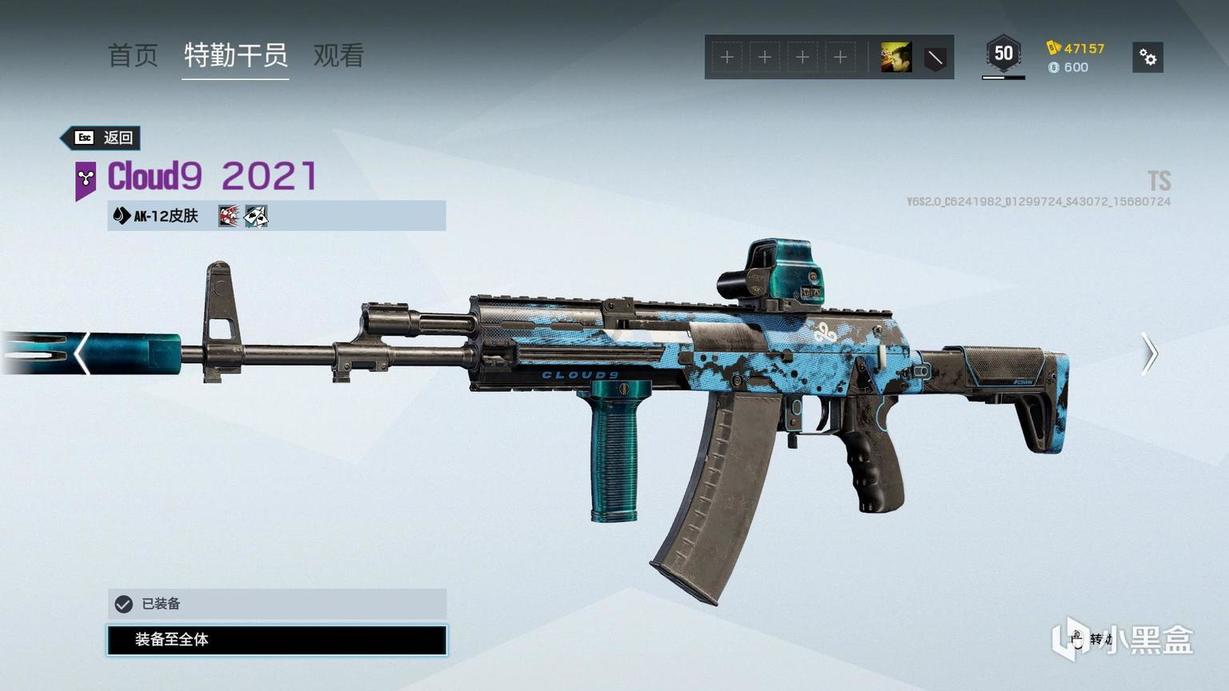
Task: Open settings via the gear icon
Action: (1148, 57)
